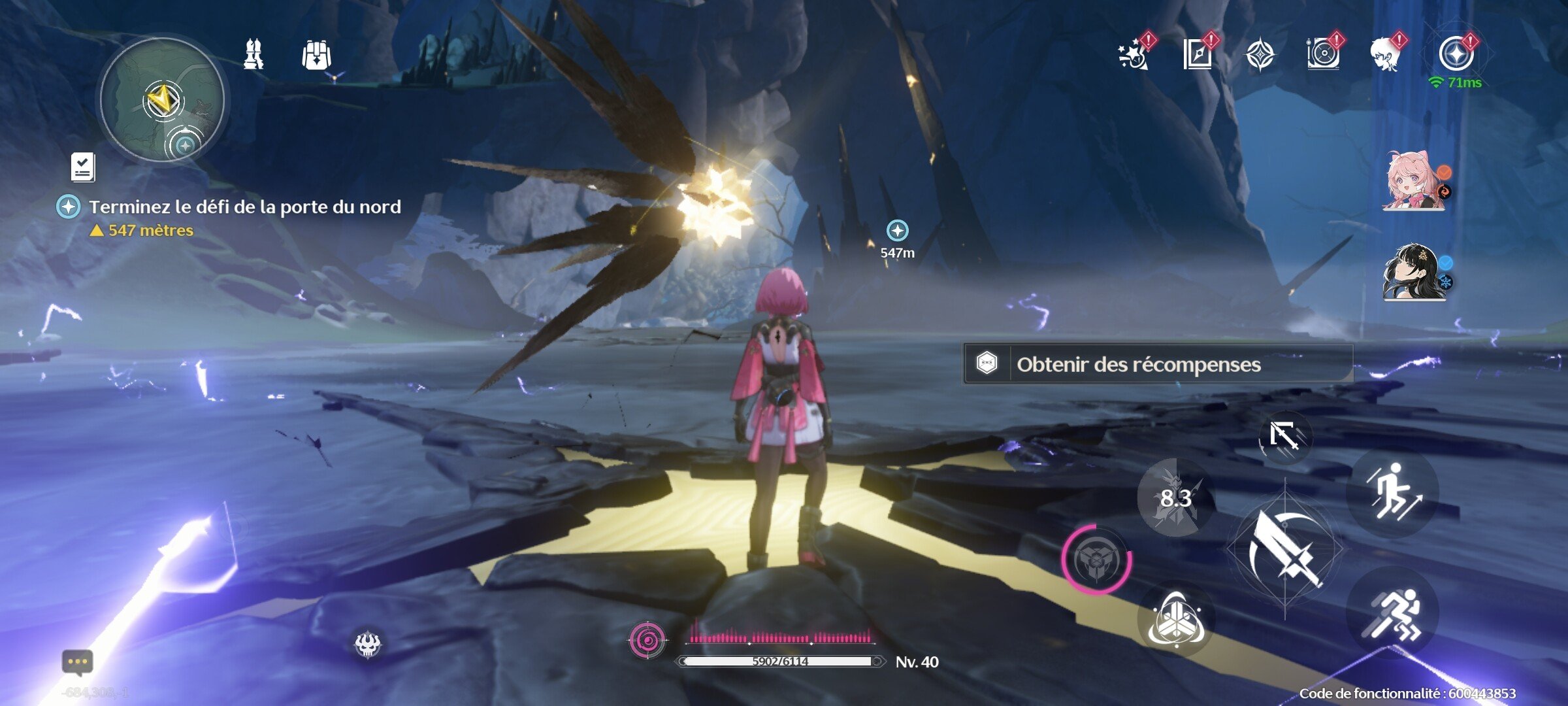Open the quest log clipboard icon
Image resolution: width=1568 pixels, height=706 pixels.
[x=83, y=167]
